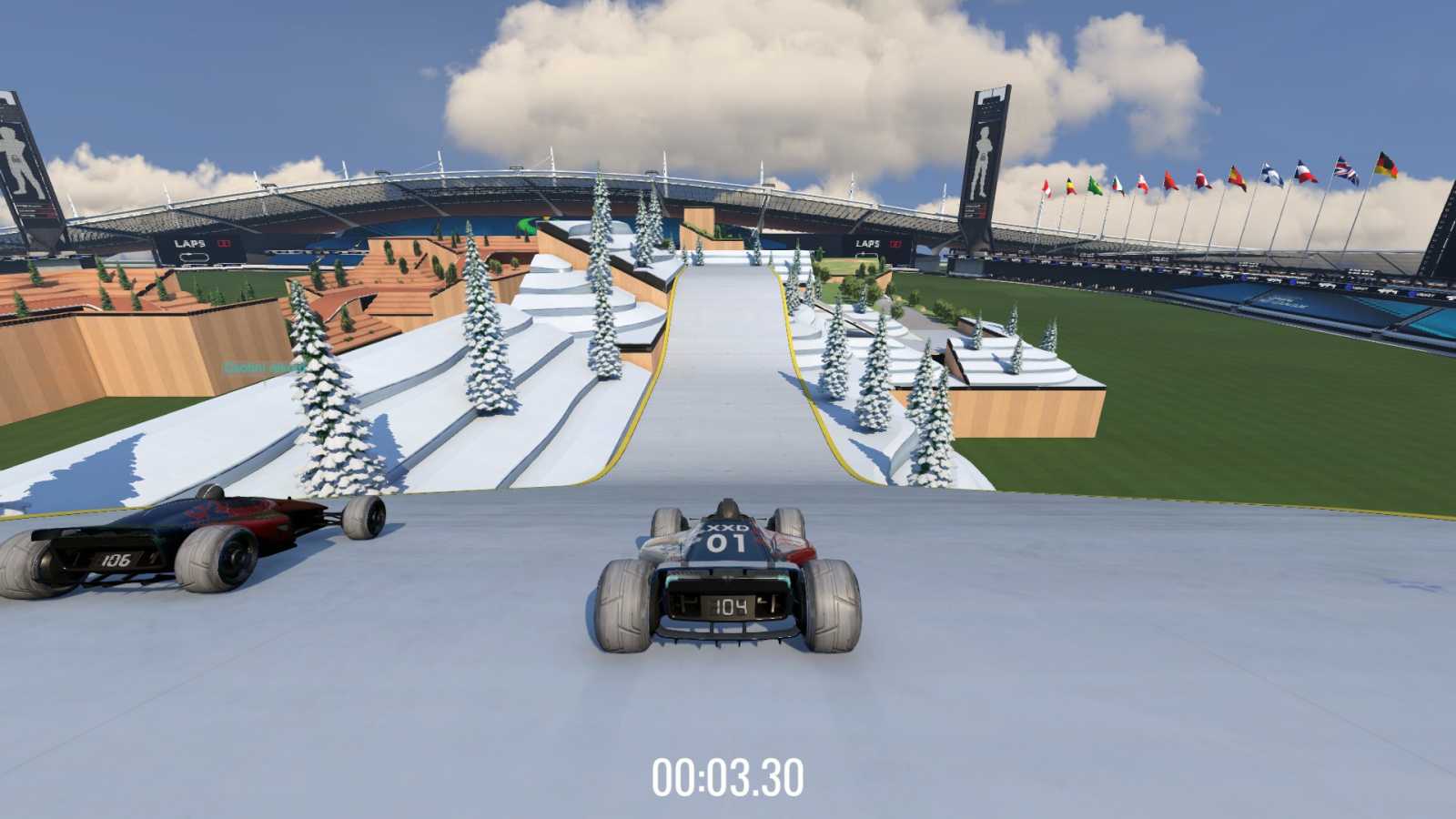
Task: Click the right LAPS signboard
Action: coord(865,243)
